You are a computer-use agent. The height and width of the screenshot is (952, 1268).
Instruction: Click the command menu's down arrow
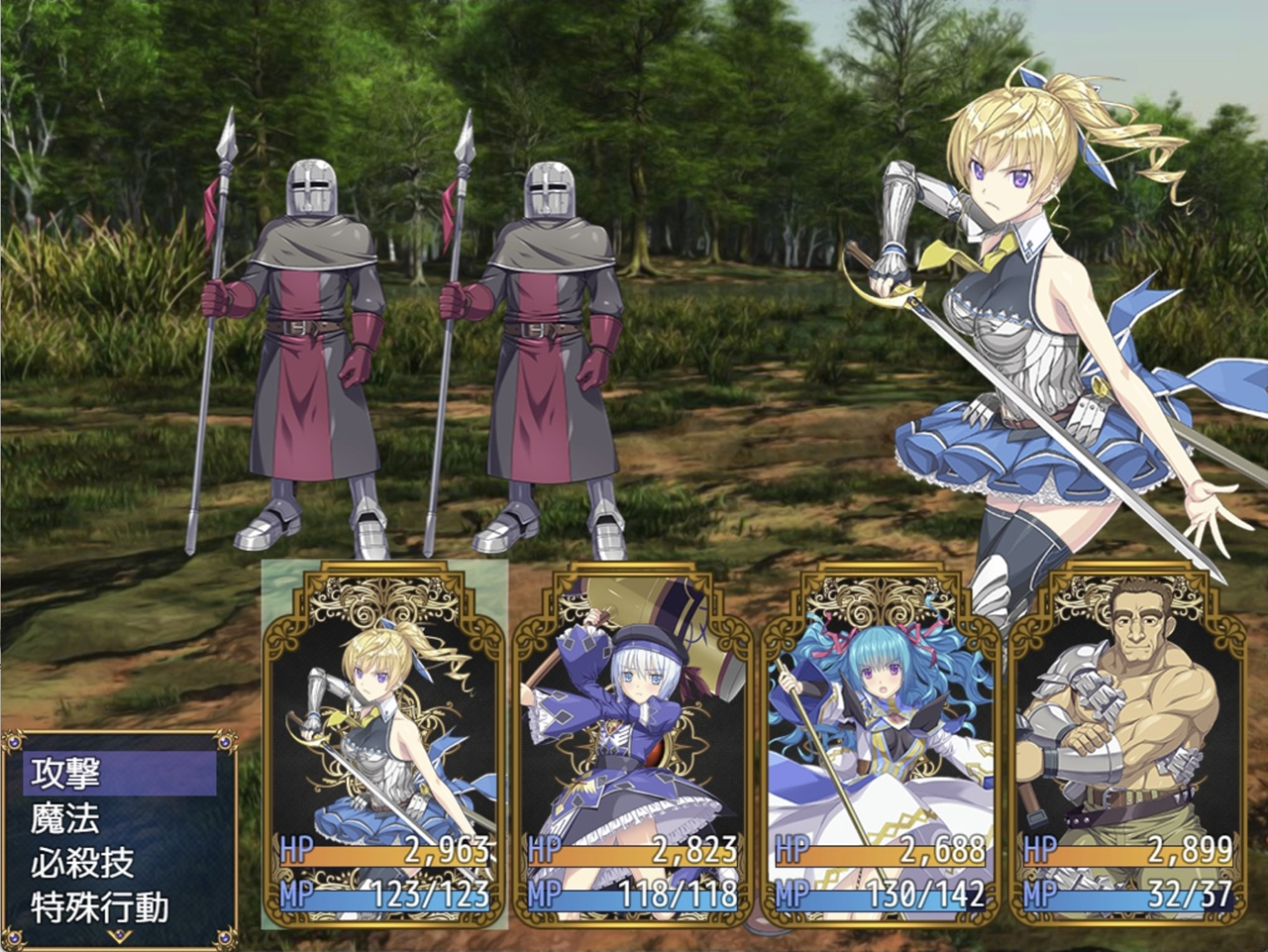point(119,934)
